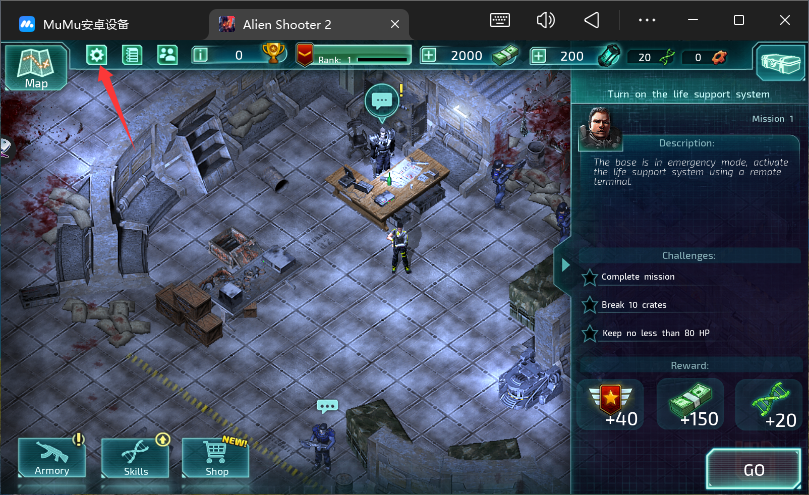Open the Skills menu
Image resolution: width=809 pixels, height=495 pixels.
pyautogui.click(x=135, y=459)
